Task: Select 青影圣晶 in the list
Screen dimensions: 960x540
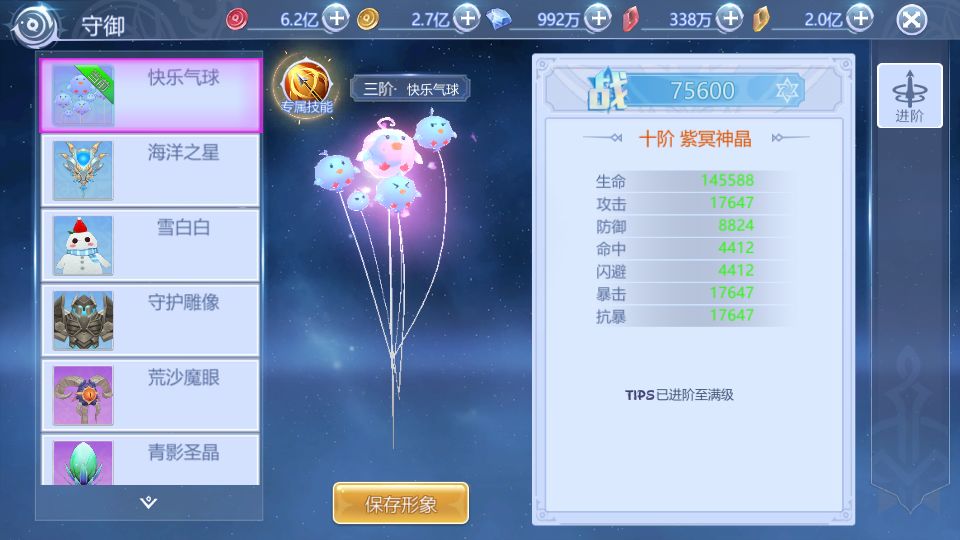Action: tap(150, 461)
